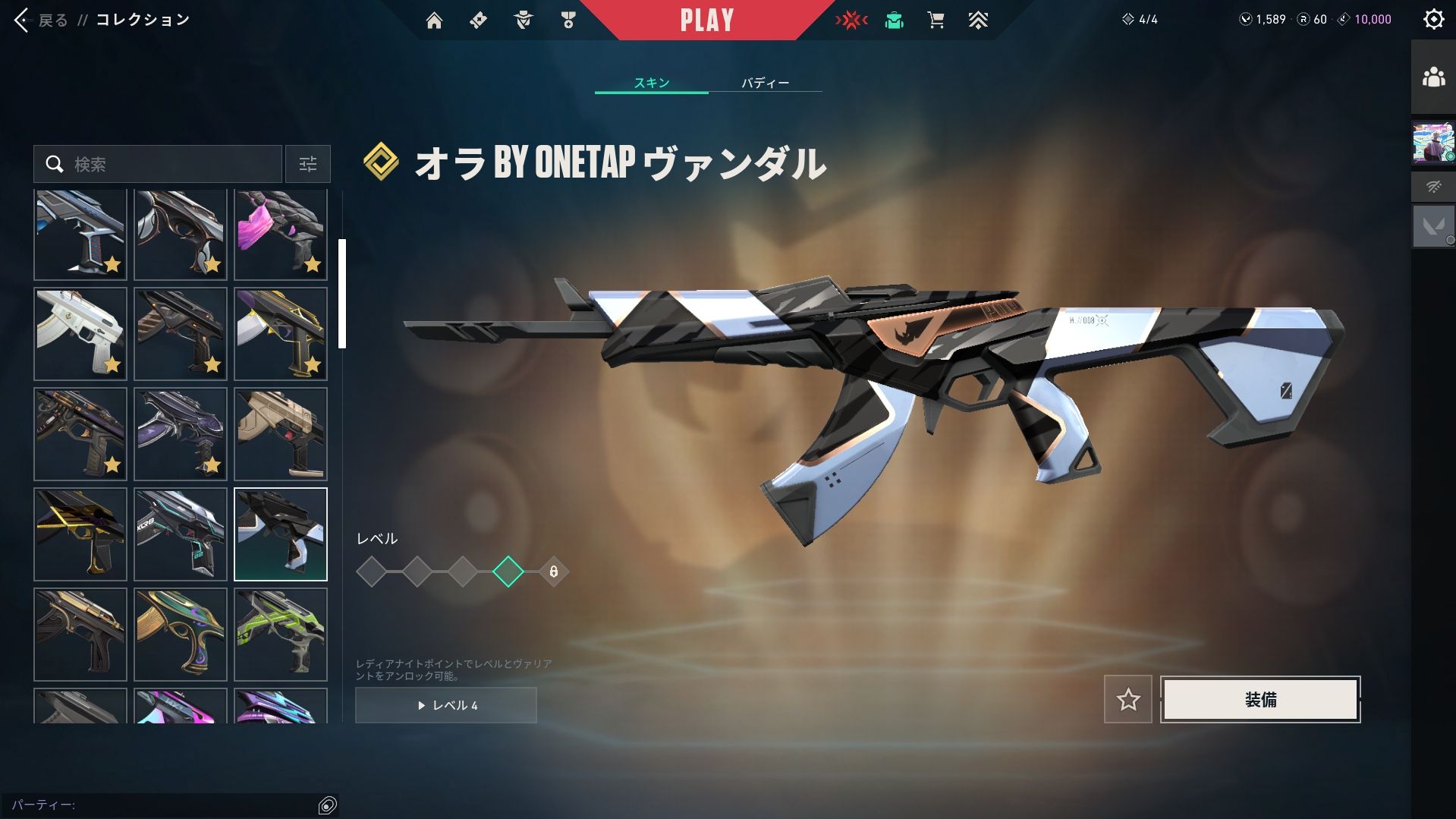Click the player card avatar
The width and height of the screenshot is (1456, 819).
[1432, 143]
